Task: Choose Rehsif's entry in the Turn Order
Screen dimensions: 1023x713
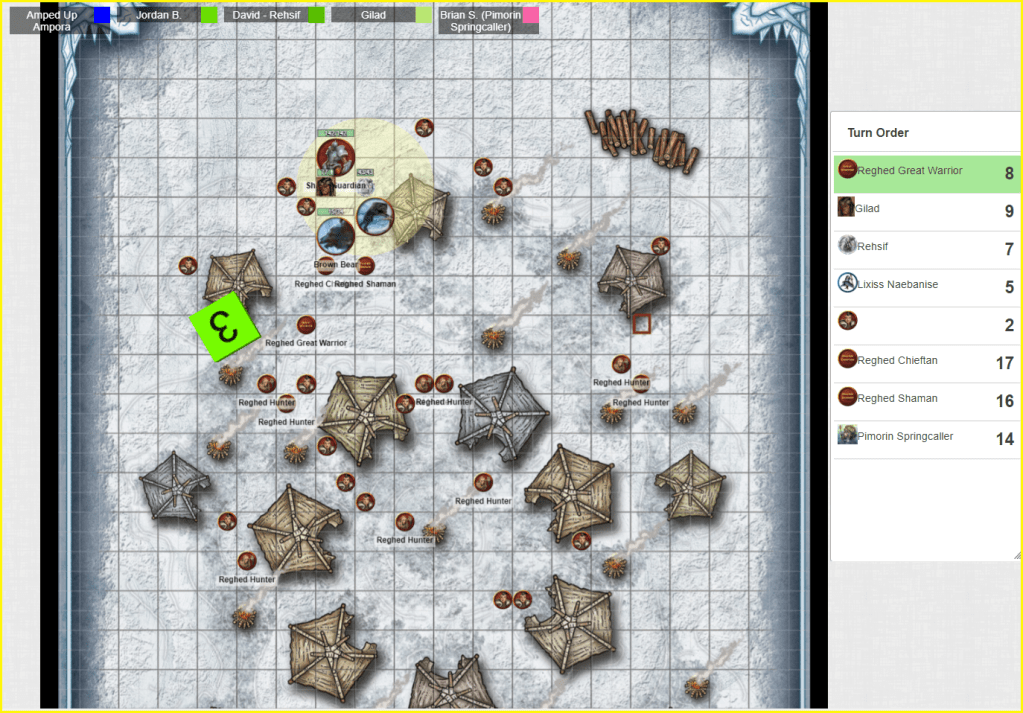Action: [x=910, y=248]
